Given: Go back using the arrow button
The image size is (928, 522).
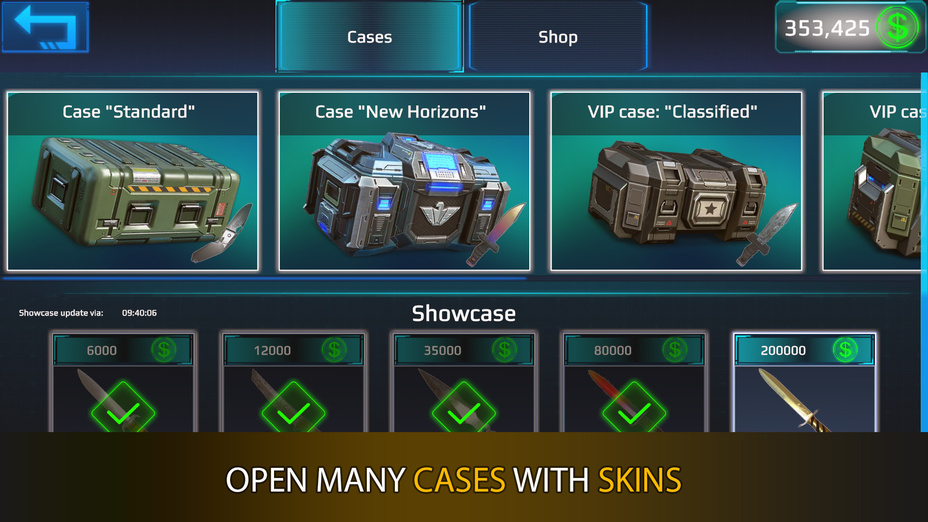Looking at the screenshot, I should pos(45,27).
